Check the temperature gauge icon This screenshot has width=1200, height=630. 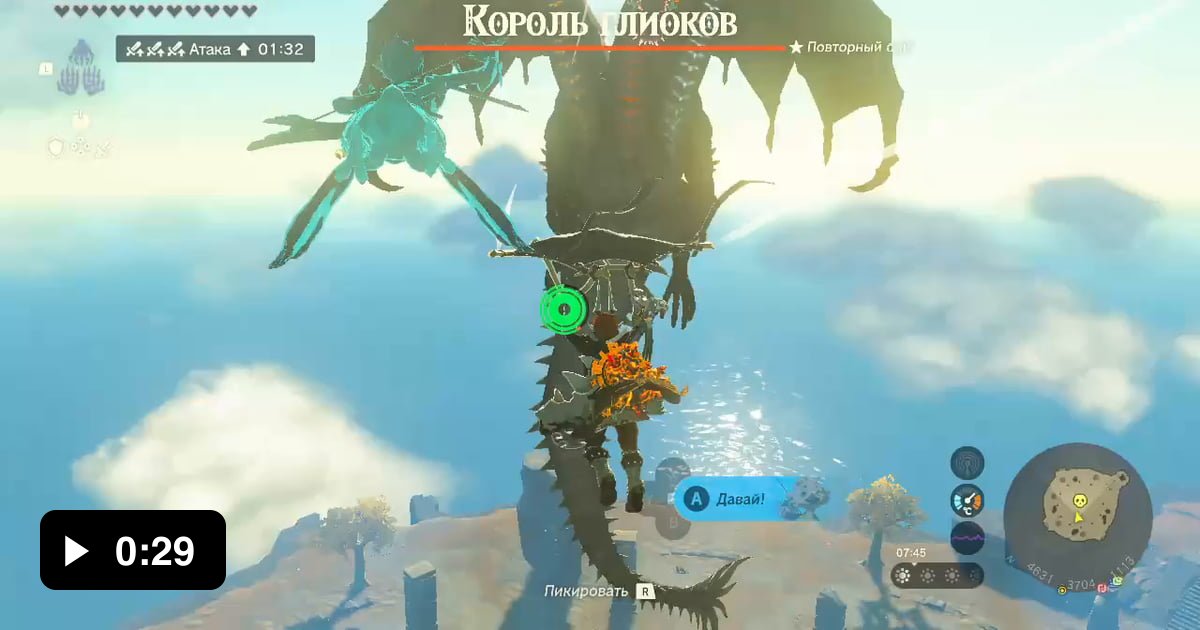click(x=967, y=500)
